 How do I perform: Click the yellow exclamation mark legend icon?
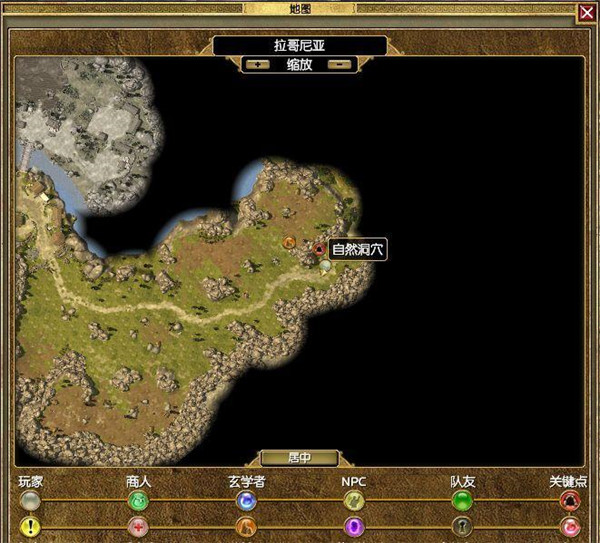[x=30, y=525]
